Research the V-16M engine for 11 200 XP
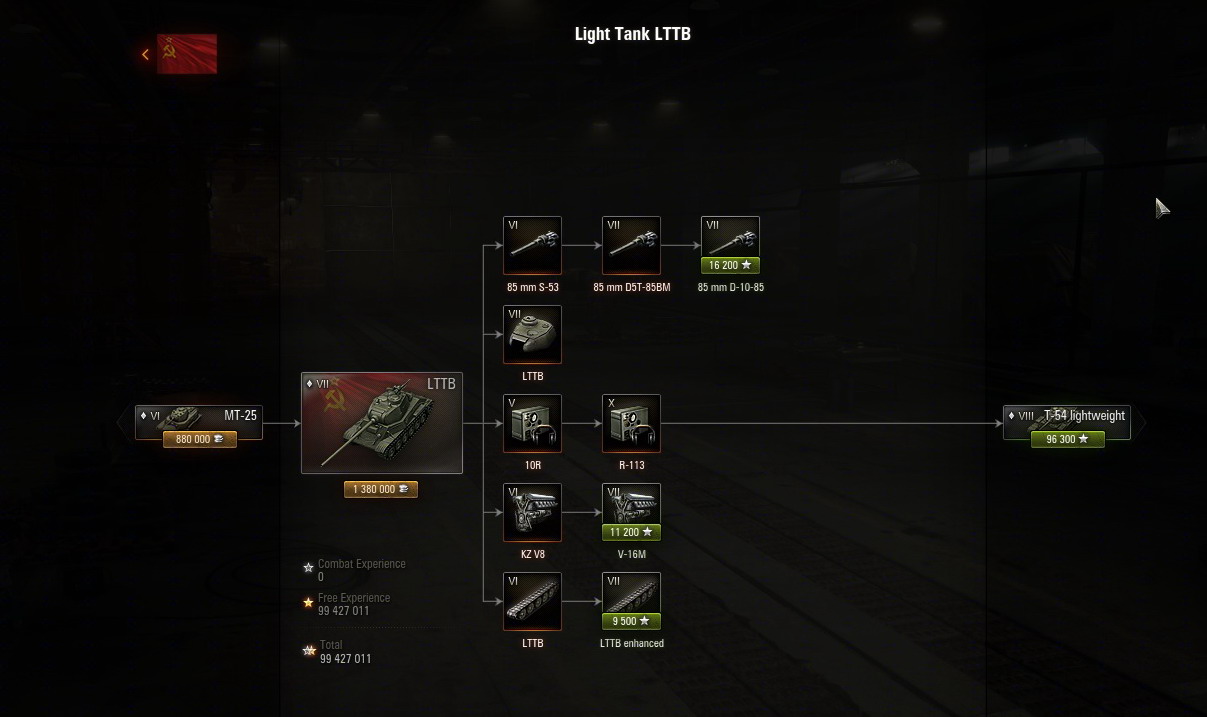The image size is (1207, 717). coord(631,533)
